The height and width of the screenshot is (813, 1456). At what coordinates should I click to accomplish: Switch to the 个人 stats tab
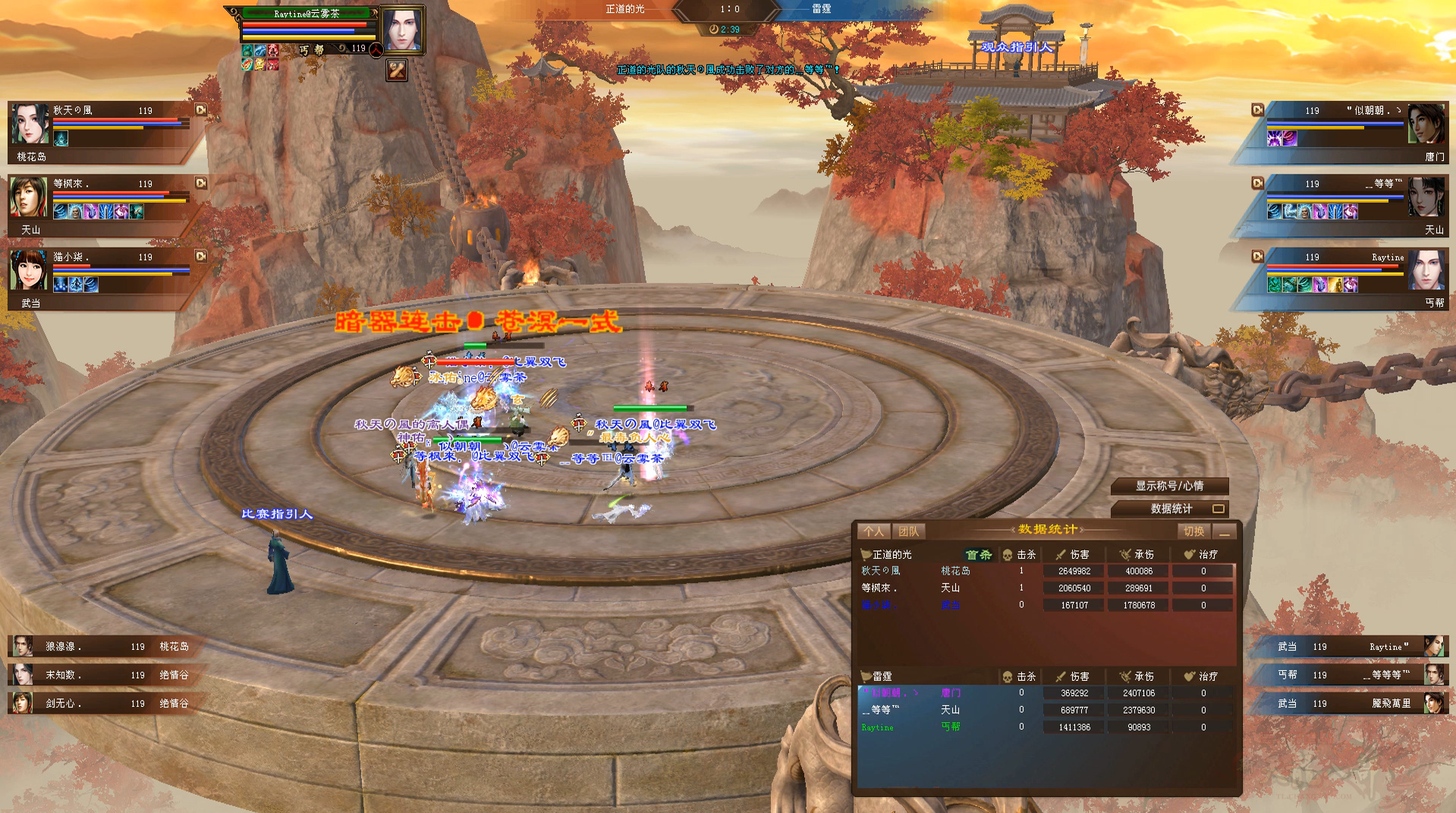point(873,531)
